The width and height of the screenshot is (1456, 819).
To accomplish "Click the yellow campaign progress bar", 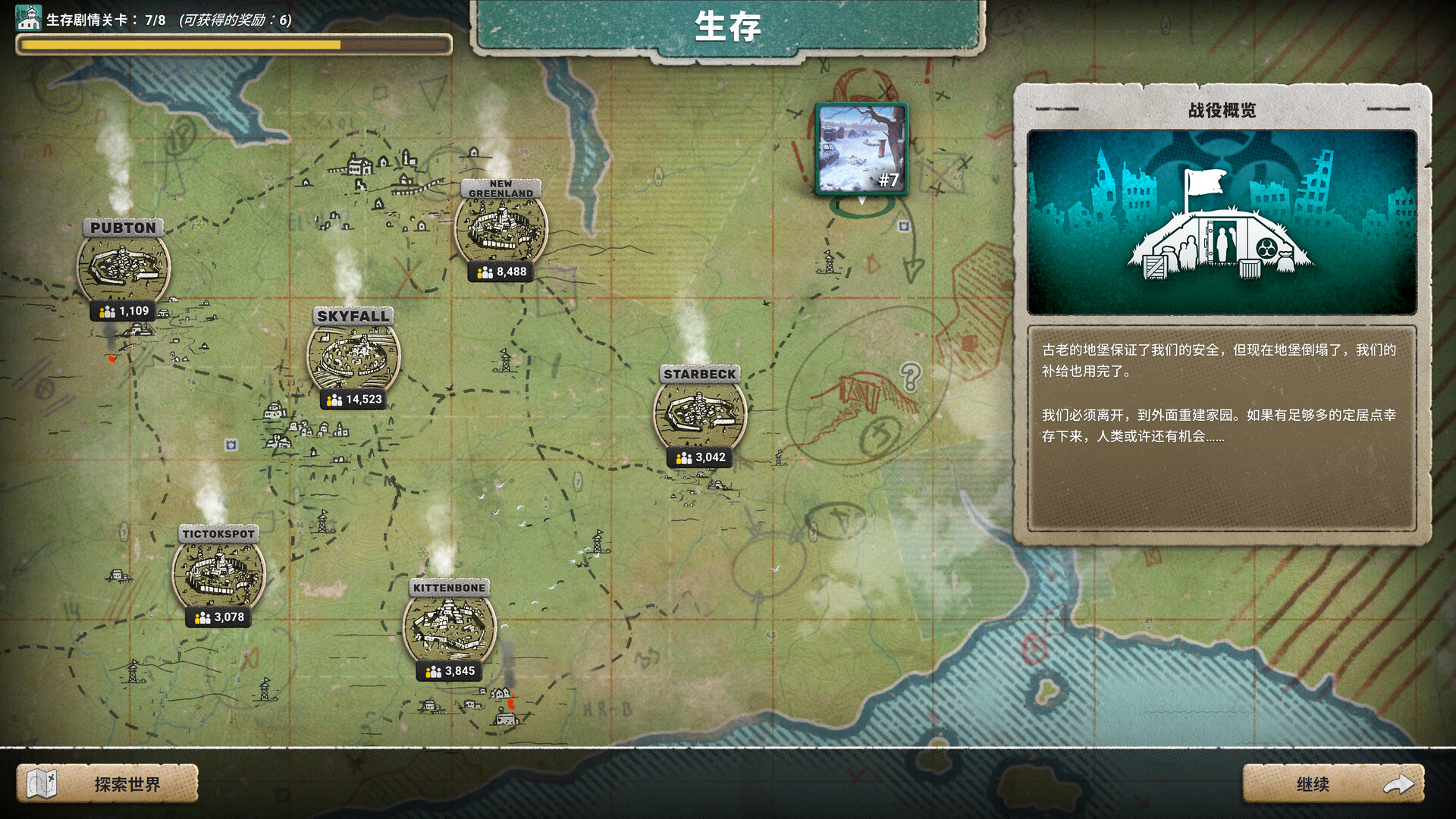I will tap(182, 45).
